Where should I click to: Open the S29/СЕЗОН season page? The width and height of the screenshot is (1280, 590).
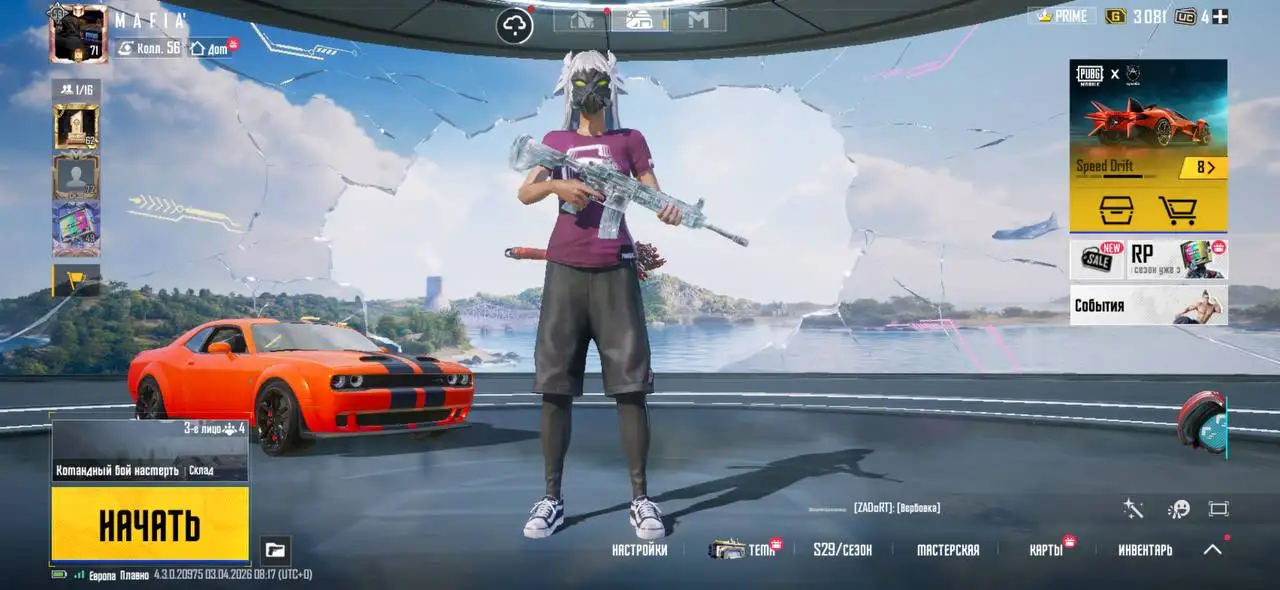[x=842, y=550]
